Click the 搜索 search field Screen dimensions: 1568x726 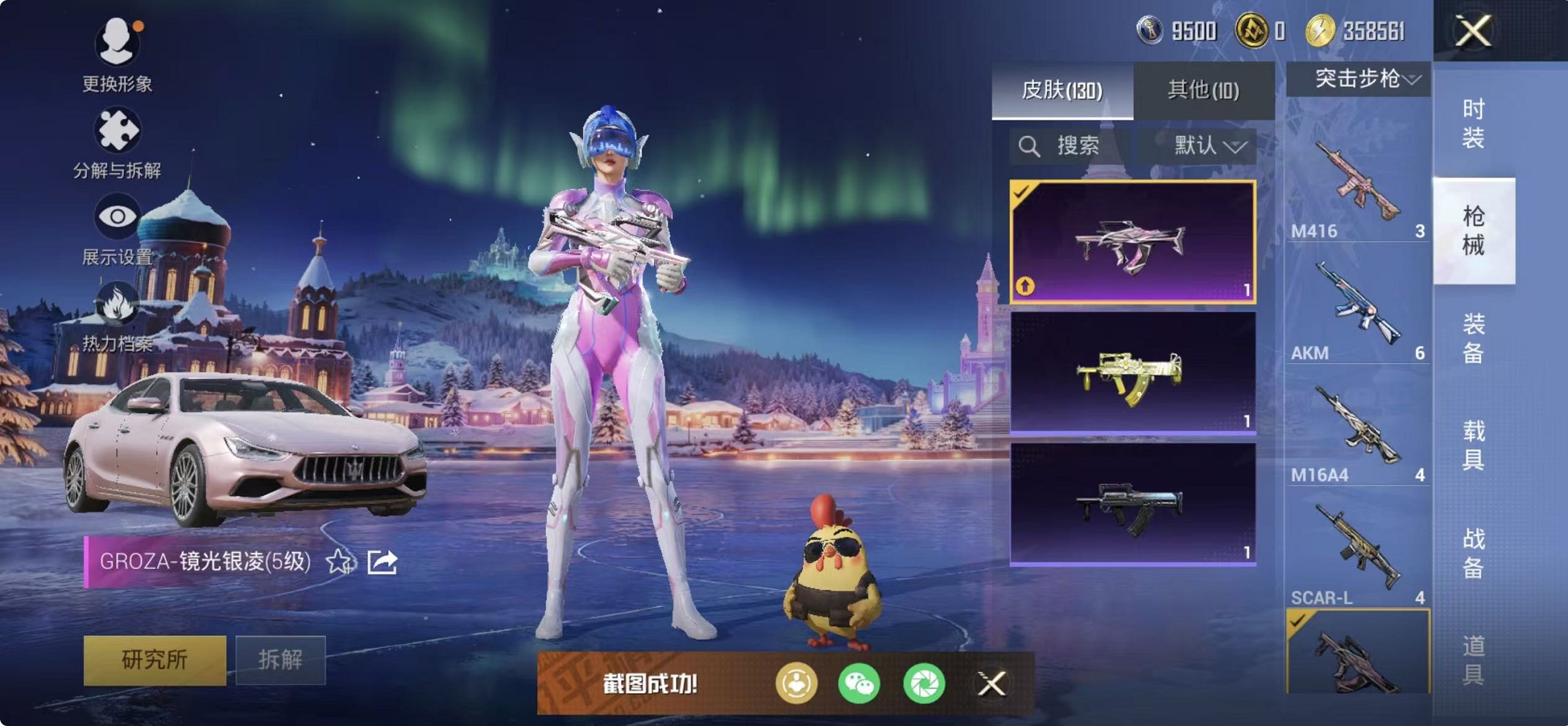pos(1070,146)
